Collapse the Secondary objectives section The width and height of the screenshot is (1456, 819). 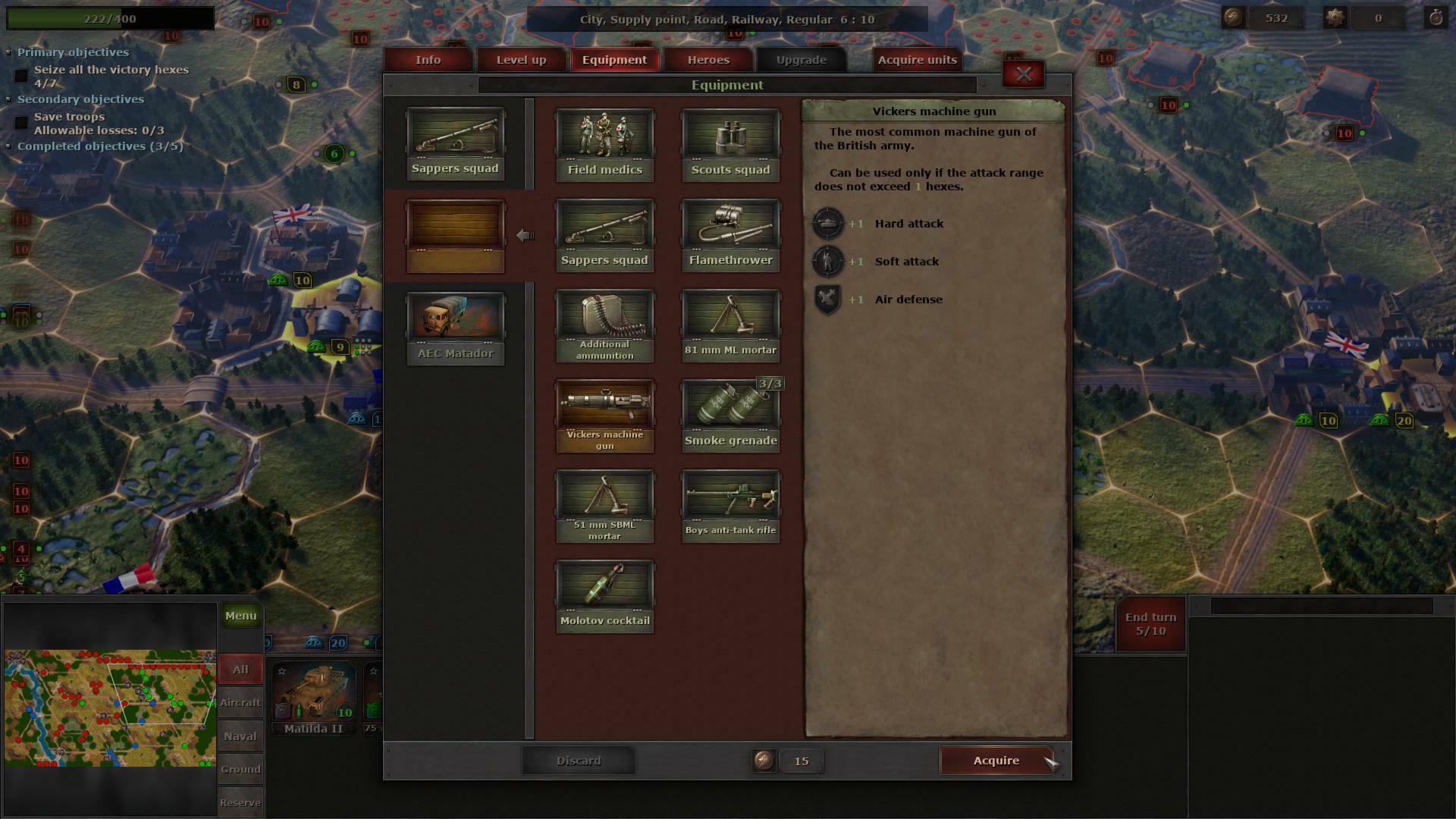tap(8, 99)
